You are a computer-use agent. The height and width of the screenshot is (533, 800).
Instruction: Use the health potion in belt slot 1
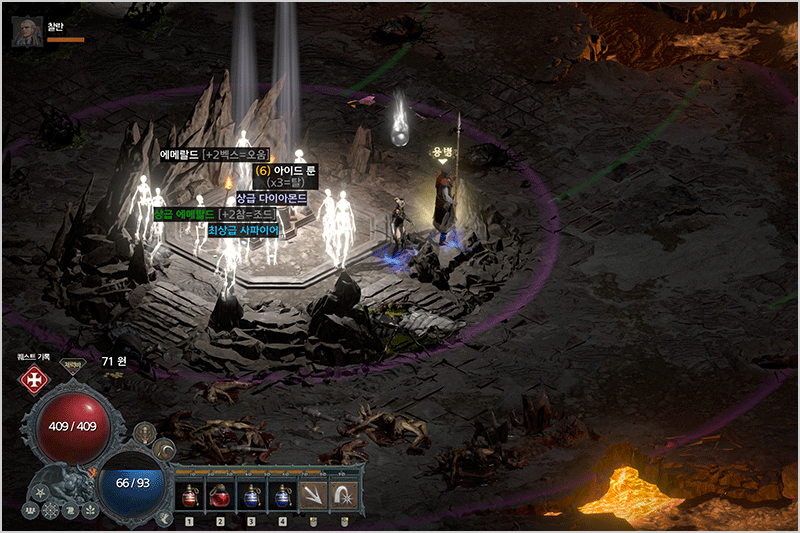[x=190, y=494]
